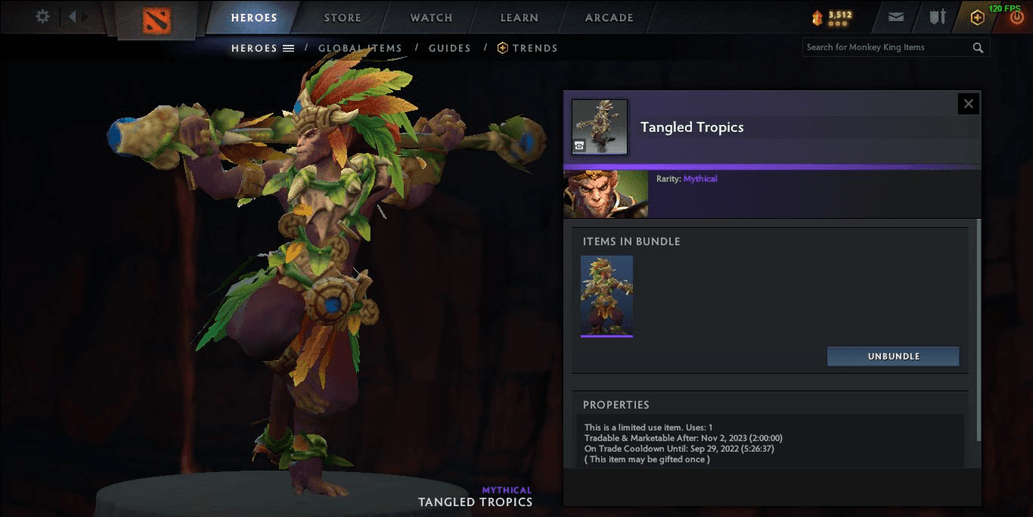Switch to the Store tab
1033x517 pixels.
(x=343, y=18)
